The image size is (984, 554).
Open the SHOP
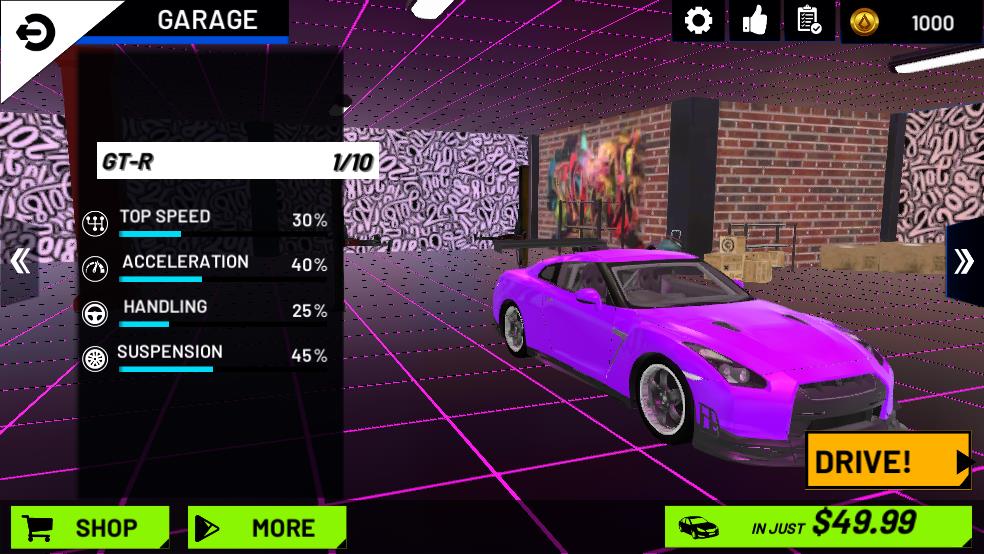click(x=89, y=527)
